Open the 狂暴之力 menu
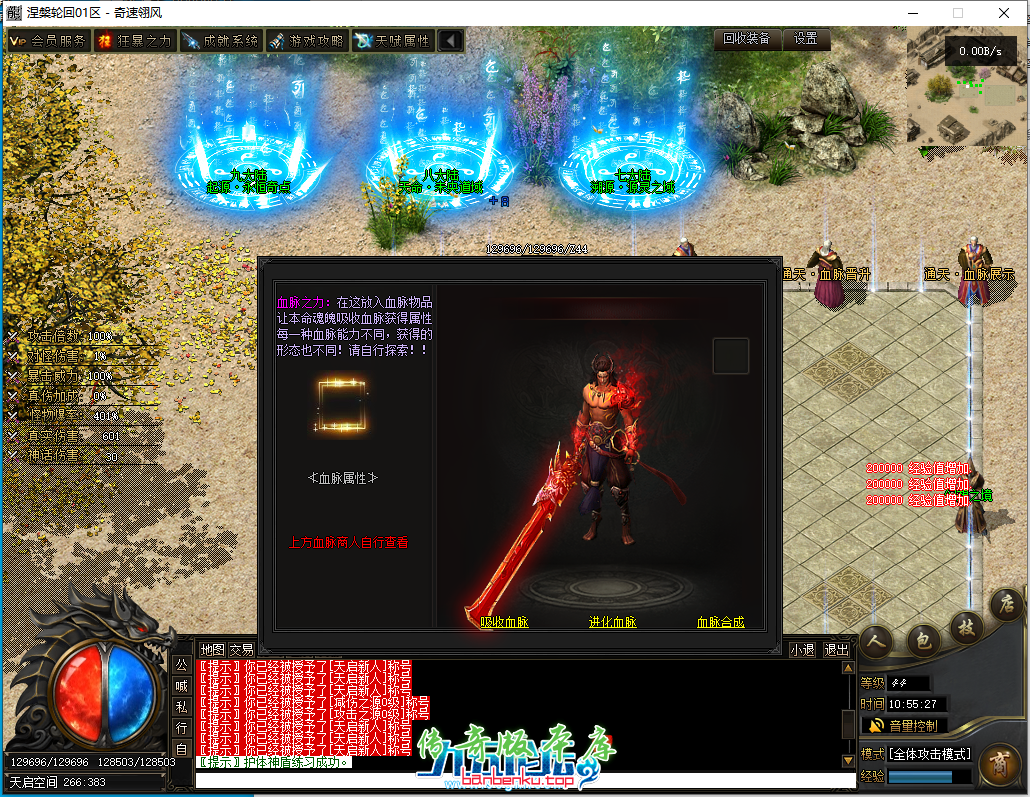Viewport: 1030px width, 797px height. 135,41
